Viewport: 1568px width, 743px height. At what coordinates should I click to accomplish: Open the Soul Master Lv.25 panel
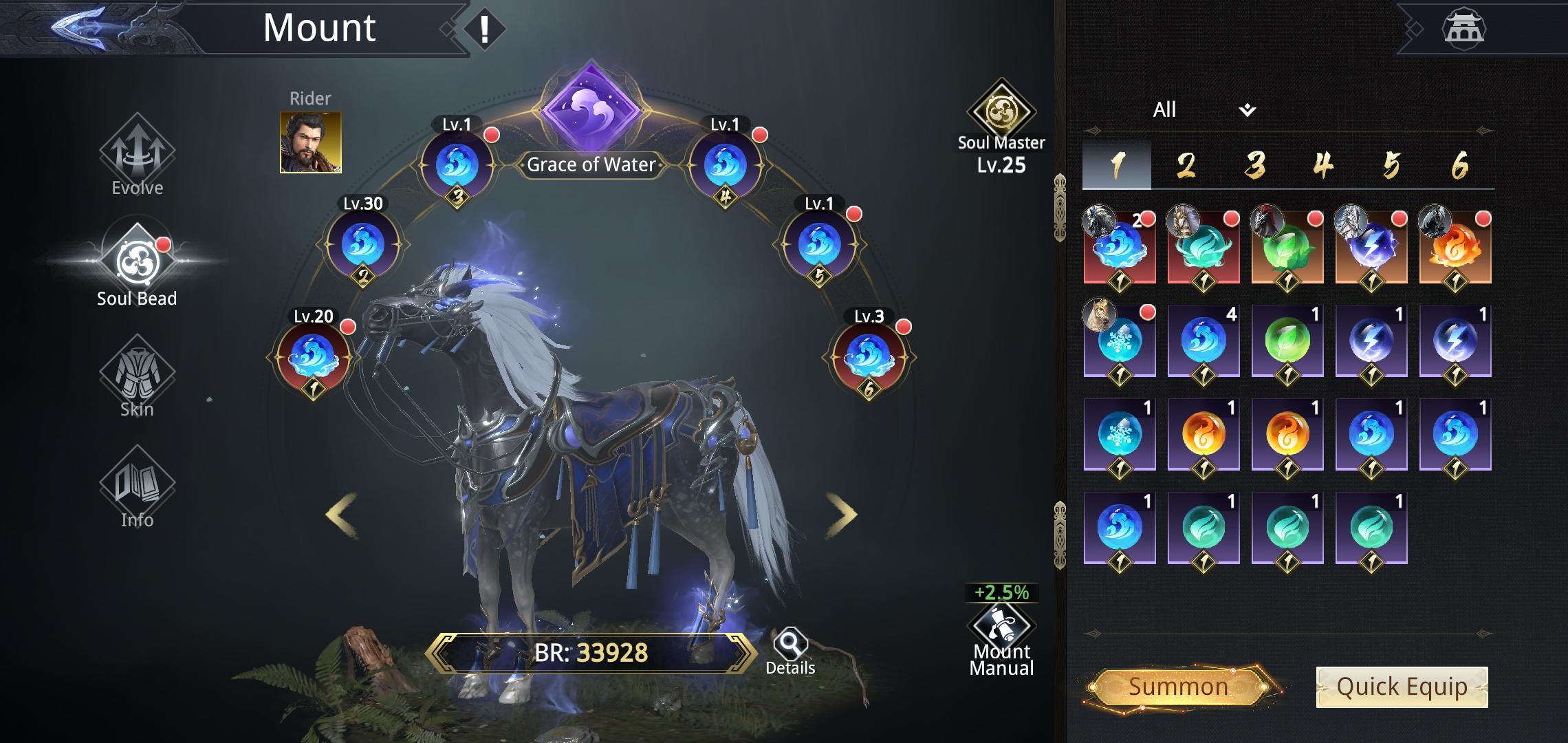coord(1001,124)
